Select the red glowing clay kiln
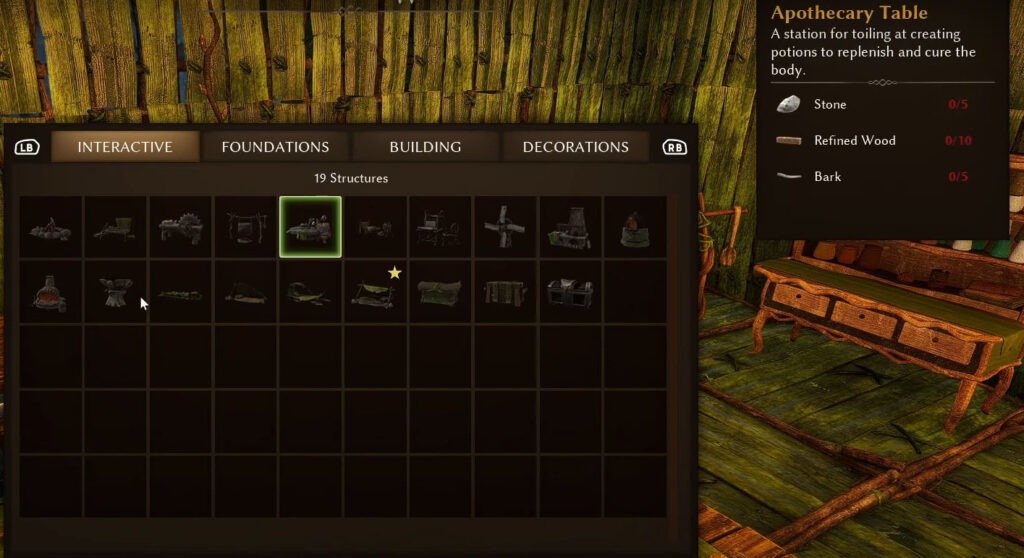1024x558 pixels. click(x=50, y=292)
